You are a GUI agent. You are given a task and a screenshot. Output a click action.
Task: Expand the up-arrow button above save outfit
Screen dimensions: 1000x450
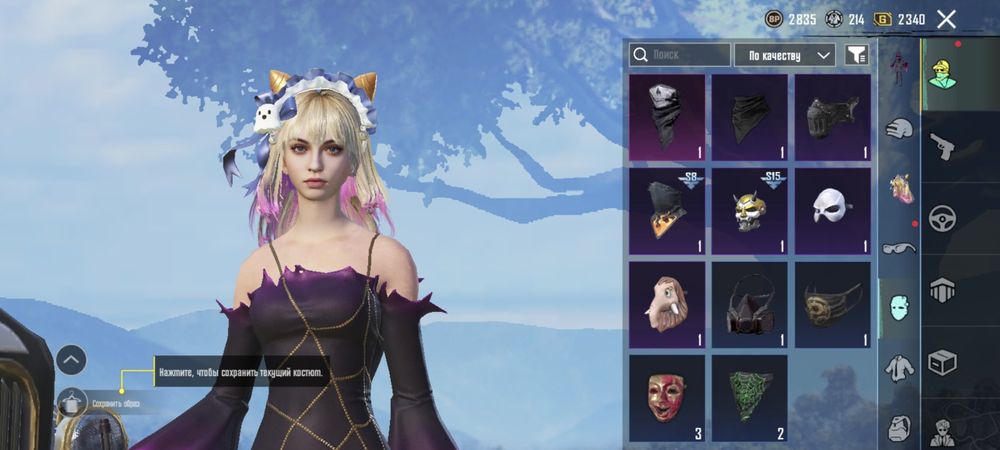(x=71, y=359)
